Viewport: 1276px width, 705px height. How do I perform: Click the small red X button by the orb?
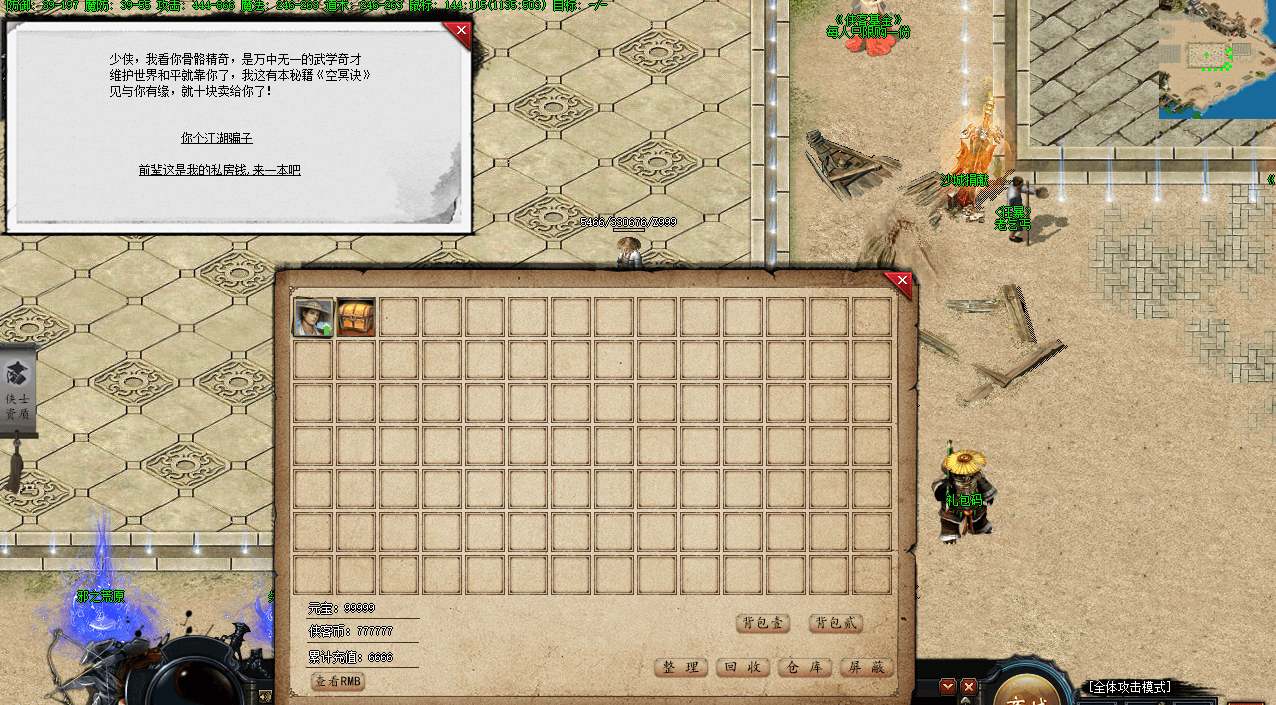point(968,687)
